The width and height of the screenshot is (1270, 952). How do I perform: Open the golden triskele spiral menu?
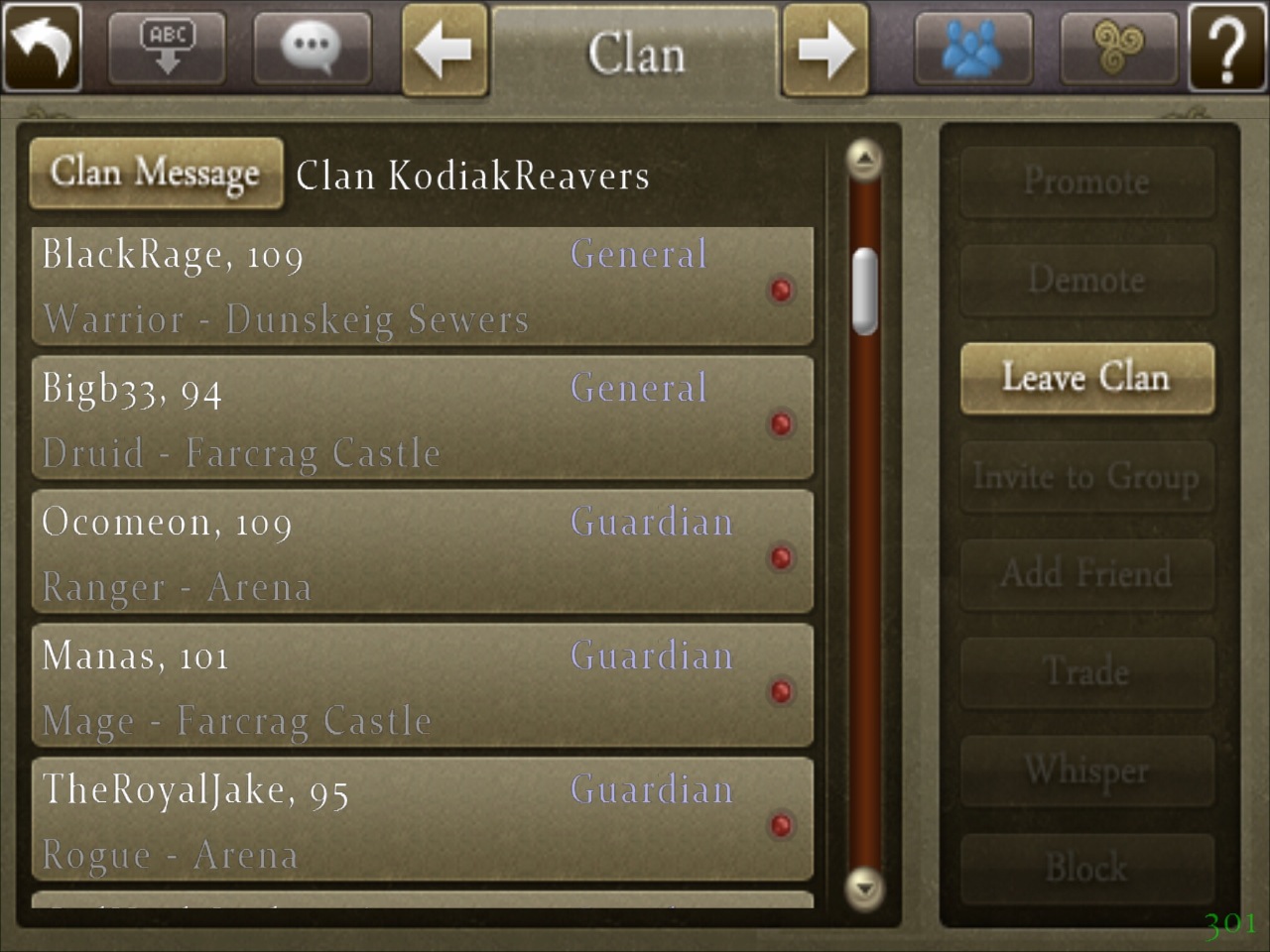point(1118,47)
